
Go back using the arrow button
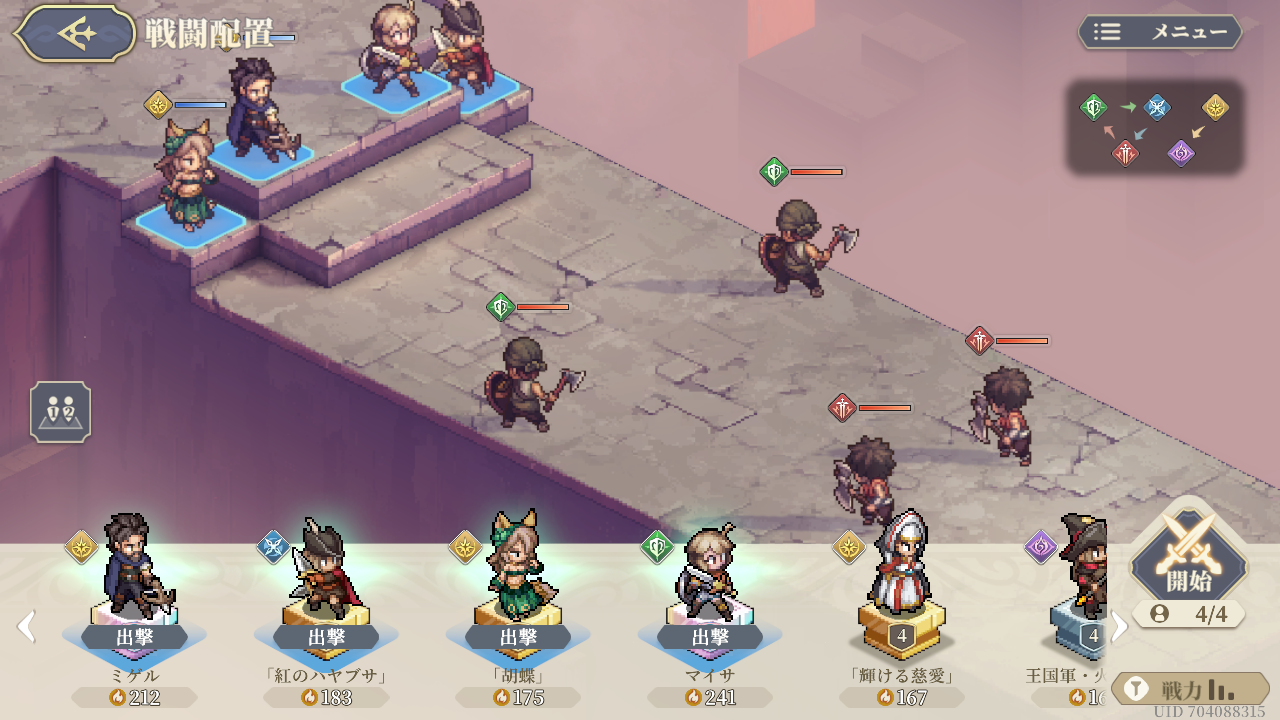(x=75, y=33)
